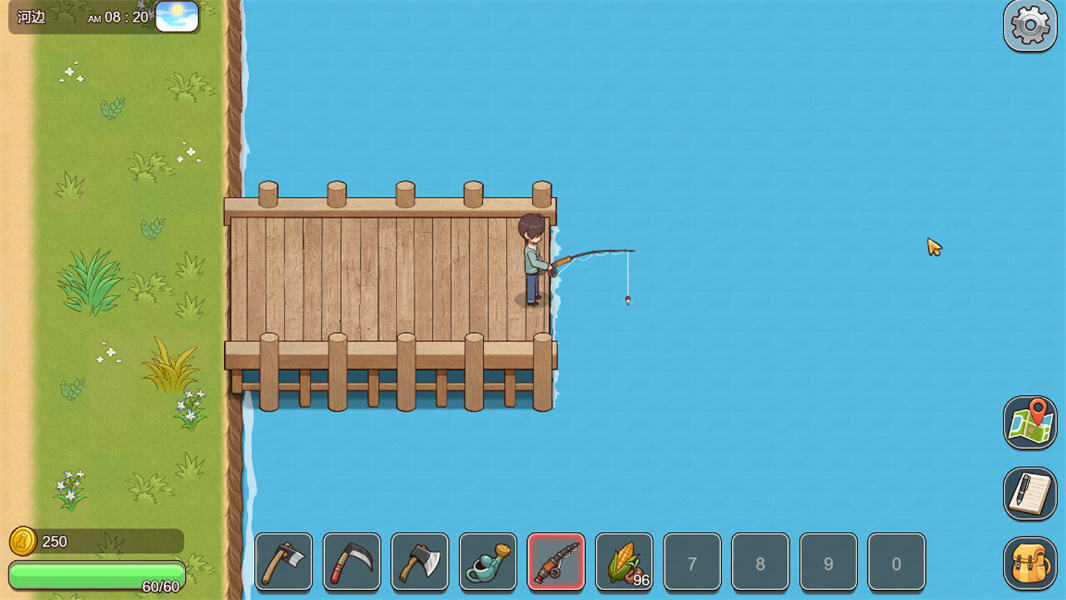Viewport: 1066px width, 600px height.
Task: Open the backpack inventory
Action: (x=1030, y=563)
